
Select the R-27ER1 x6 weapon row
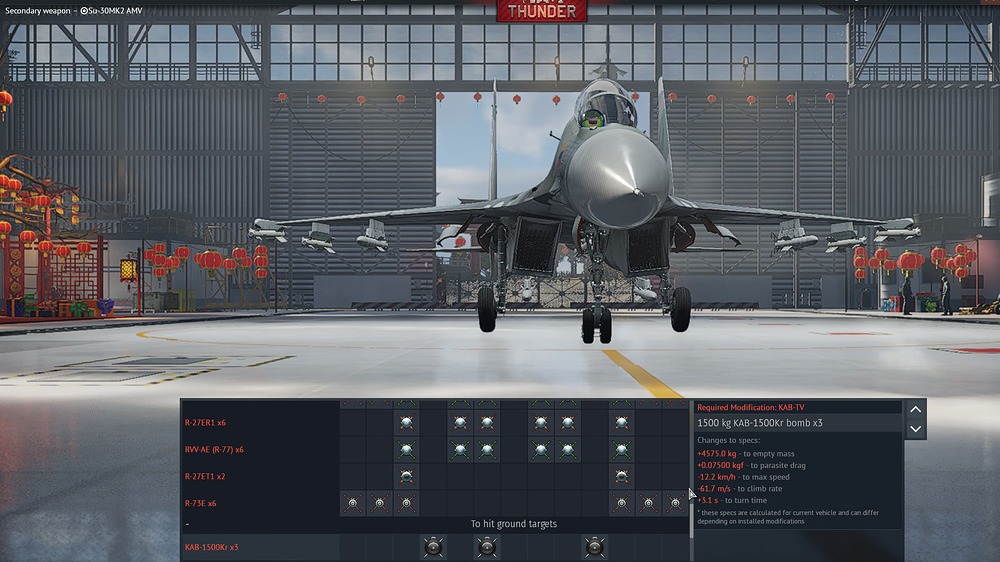[x=205, y=422]
